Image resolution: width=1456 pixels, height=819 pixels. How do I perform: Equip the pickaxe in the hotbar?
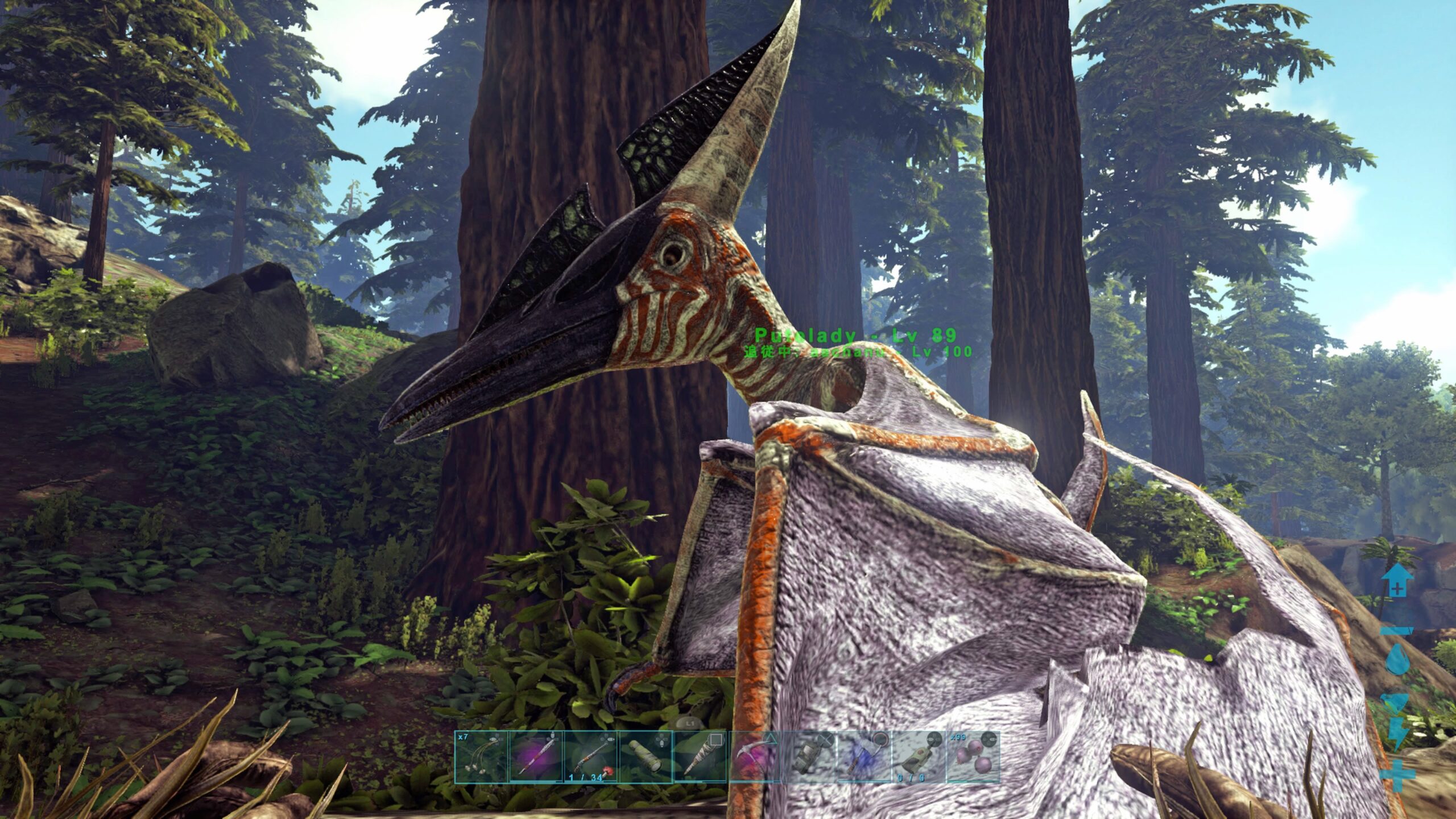coord(755,757)
